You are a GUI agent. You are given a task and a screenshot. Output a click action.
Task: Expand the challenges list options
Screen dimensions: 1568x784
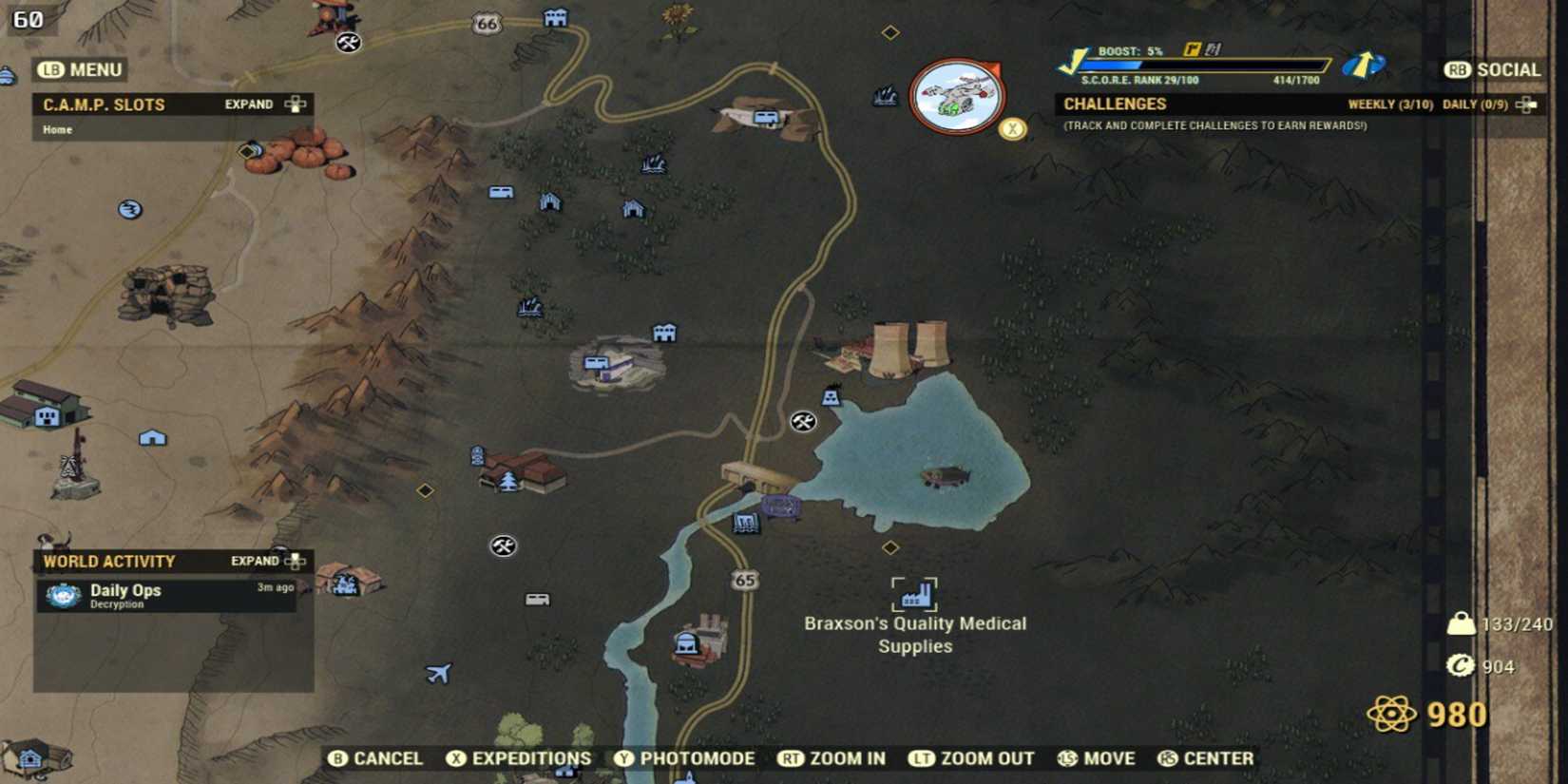(1525, 104)
